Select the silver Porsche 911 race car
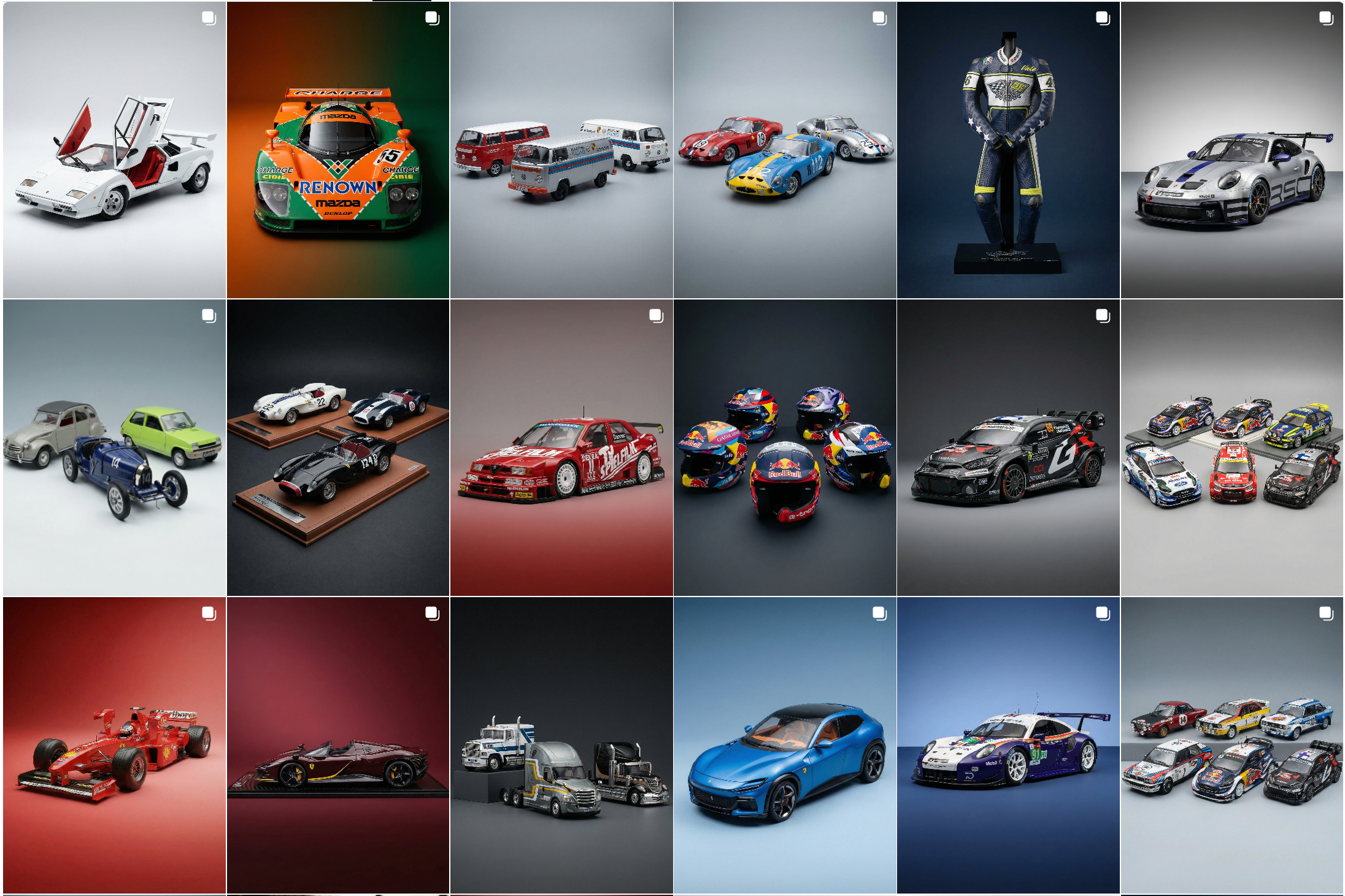The width and height of the screenshot is (1345, 896). 1231,150
